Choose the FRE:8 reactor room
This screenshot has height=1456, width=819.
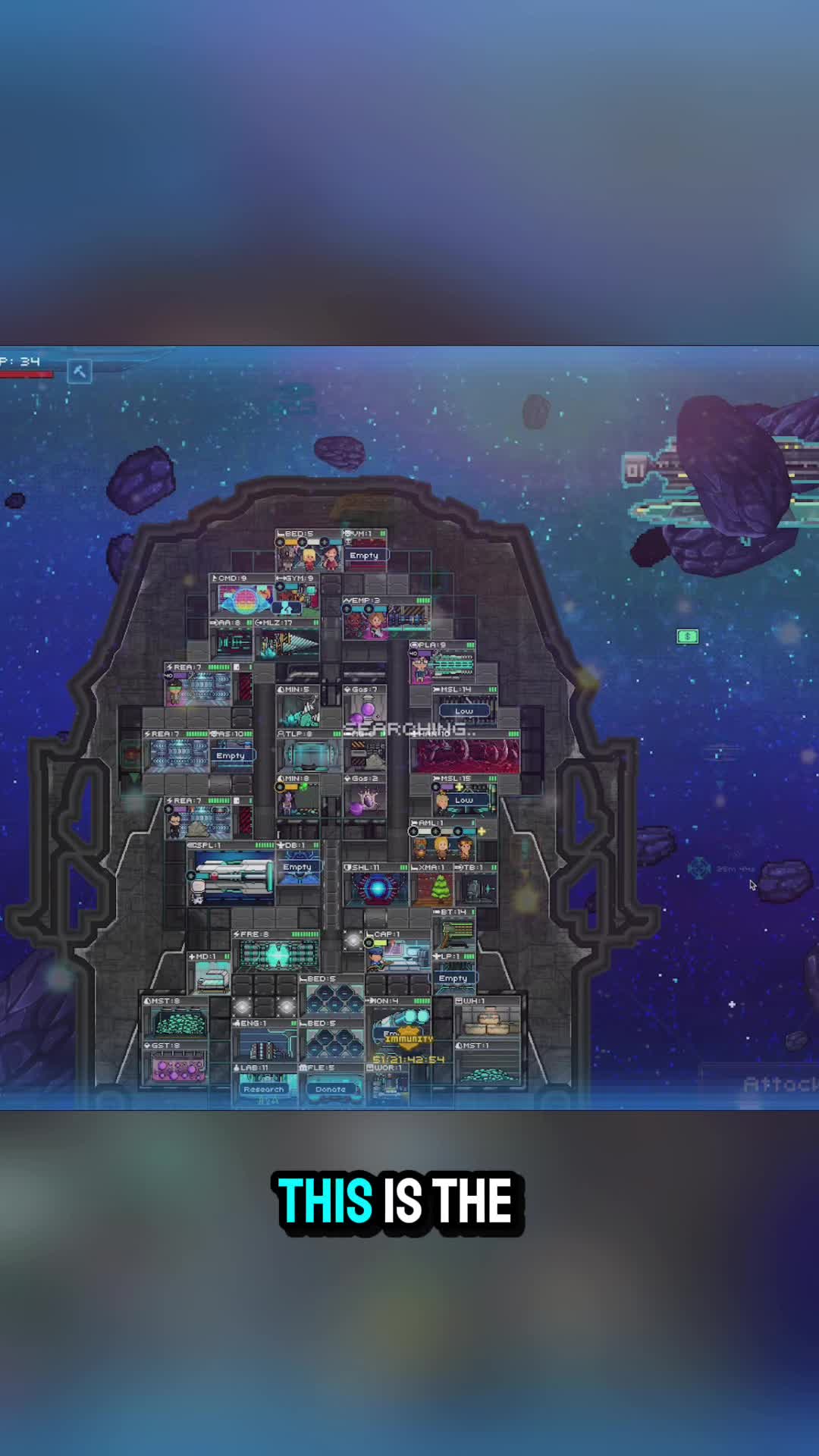click(x=278, y=955)
